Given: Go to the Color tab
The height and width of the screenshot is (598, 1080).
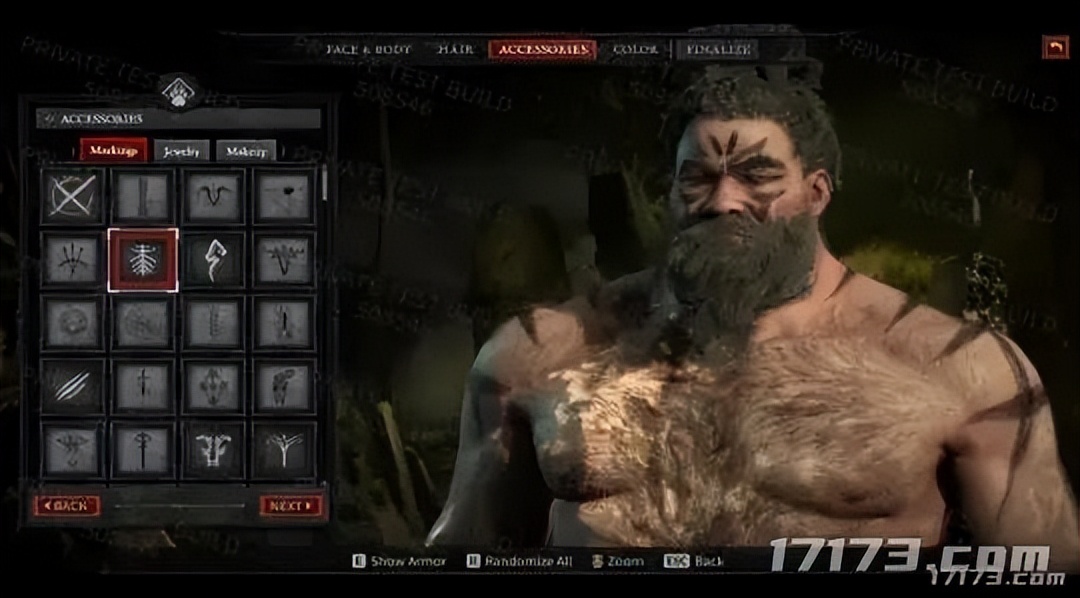Looking at the screenshot, I should [635, 49].
